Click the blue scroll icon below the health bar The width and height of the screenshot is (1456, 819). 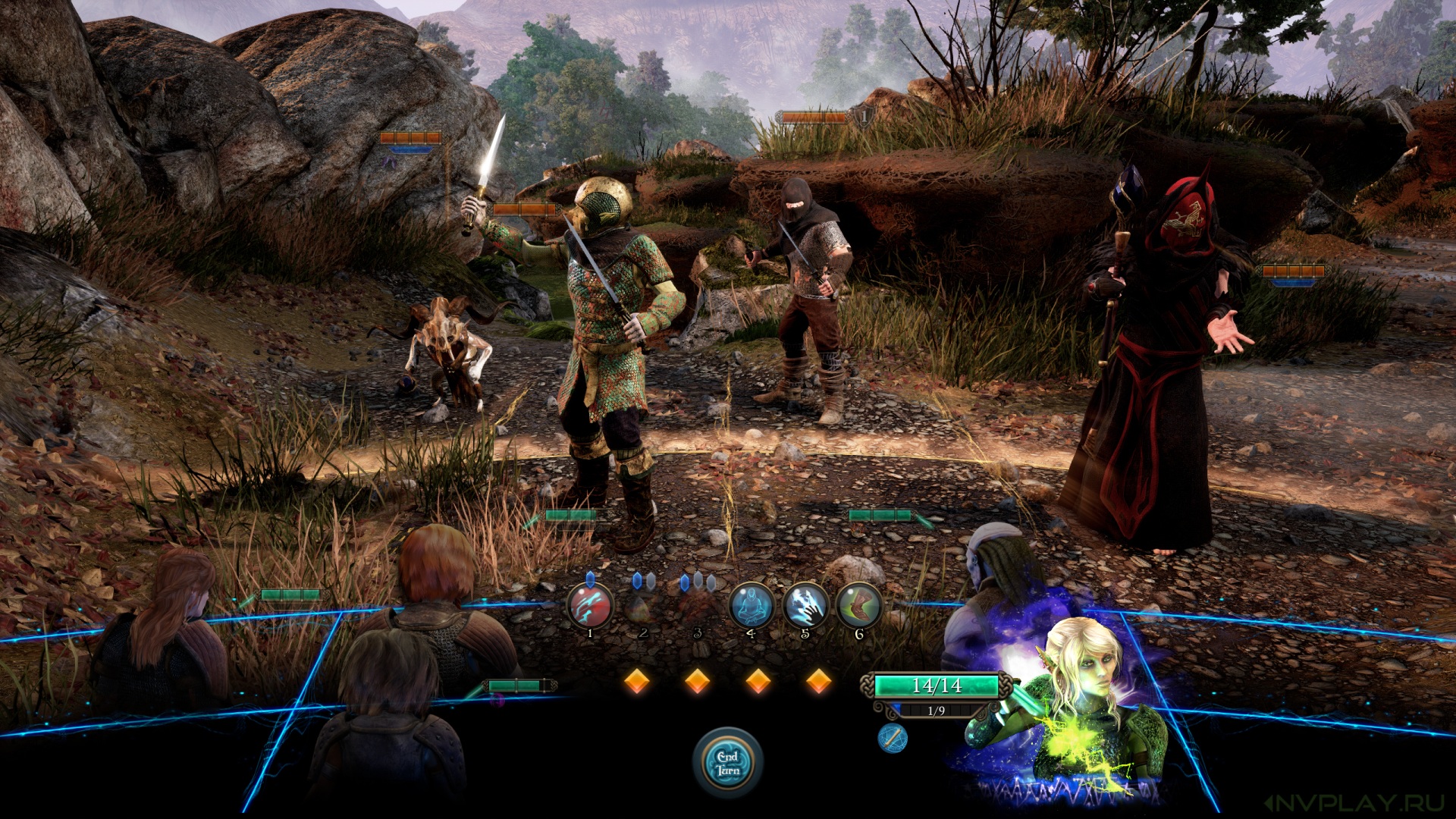[893, 738]
